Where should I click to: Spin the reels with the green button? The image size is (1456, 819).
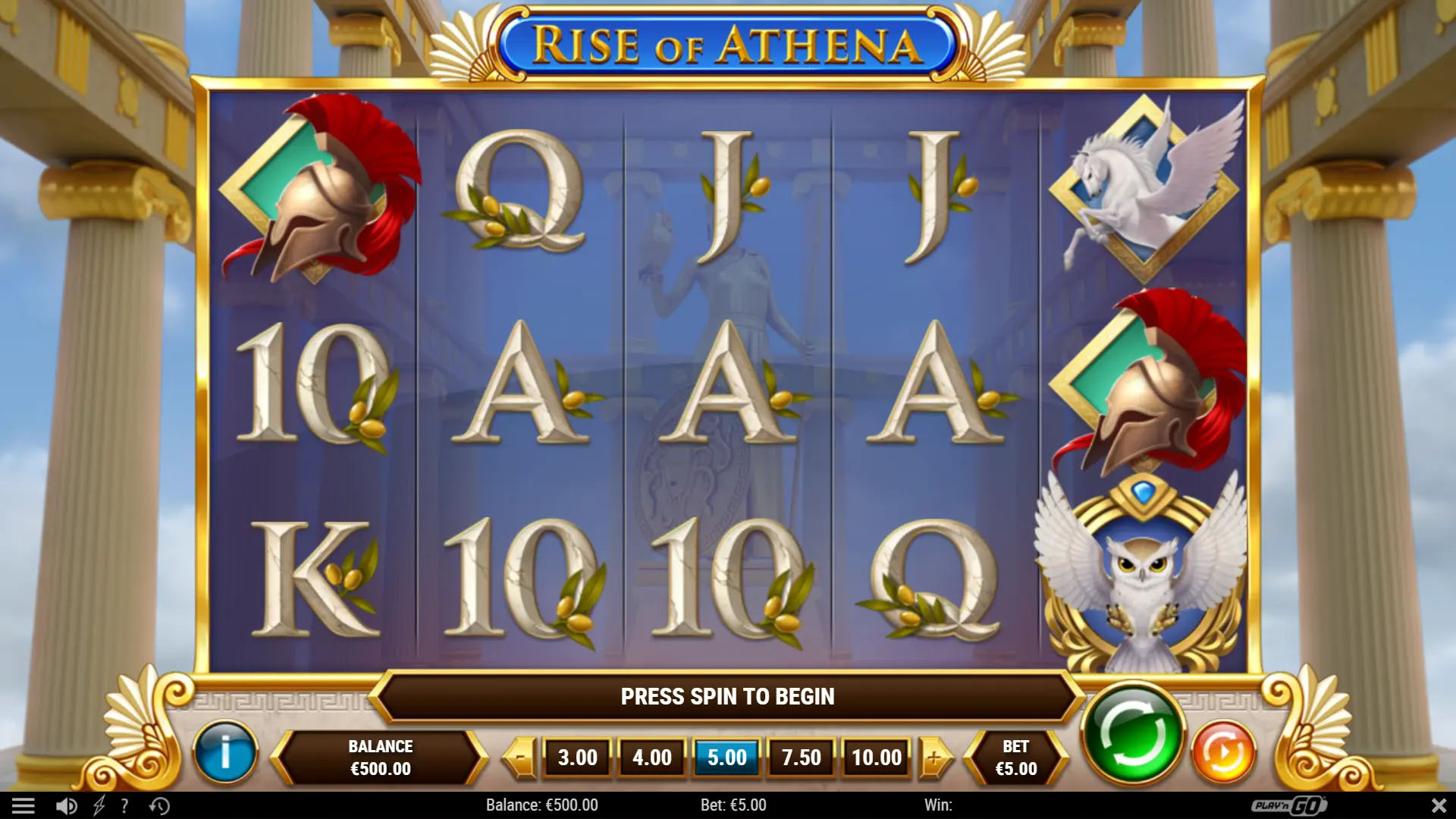[1133, 734]
